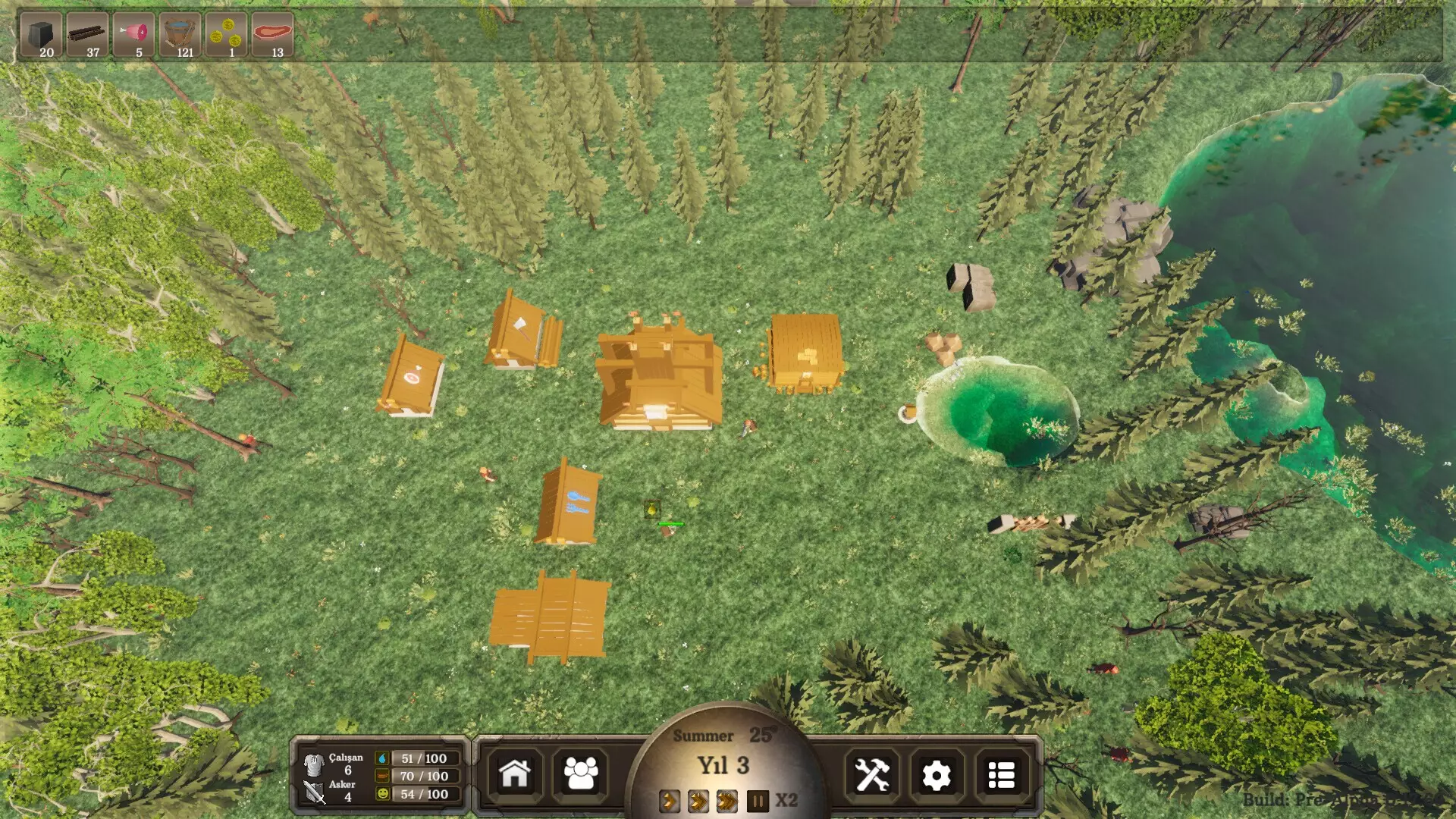This screenshot has width=1456, height=819.
Task: View the wood logs counter showing 37
Action: pos(89,32)
